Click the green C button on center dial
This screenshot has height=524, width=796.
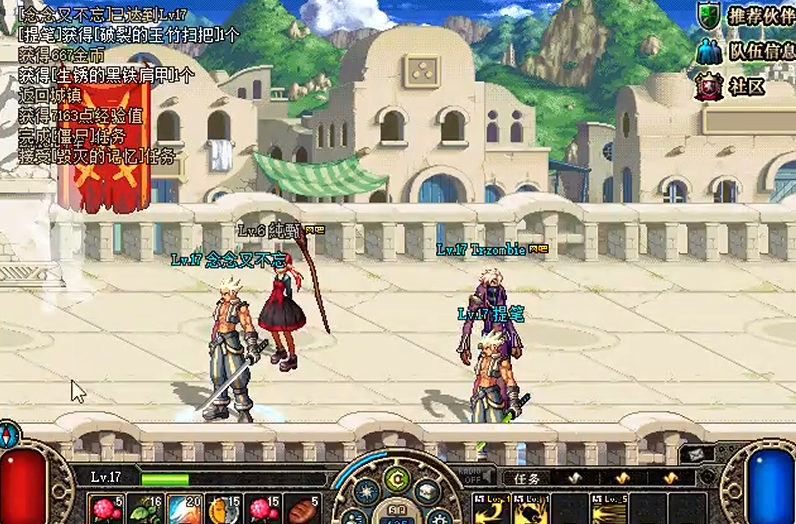click(397, 477)
